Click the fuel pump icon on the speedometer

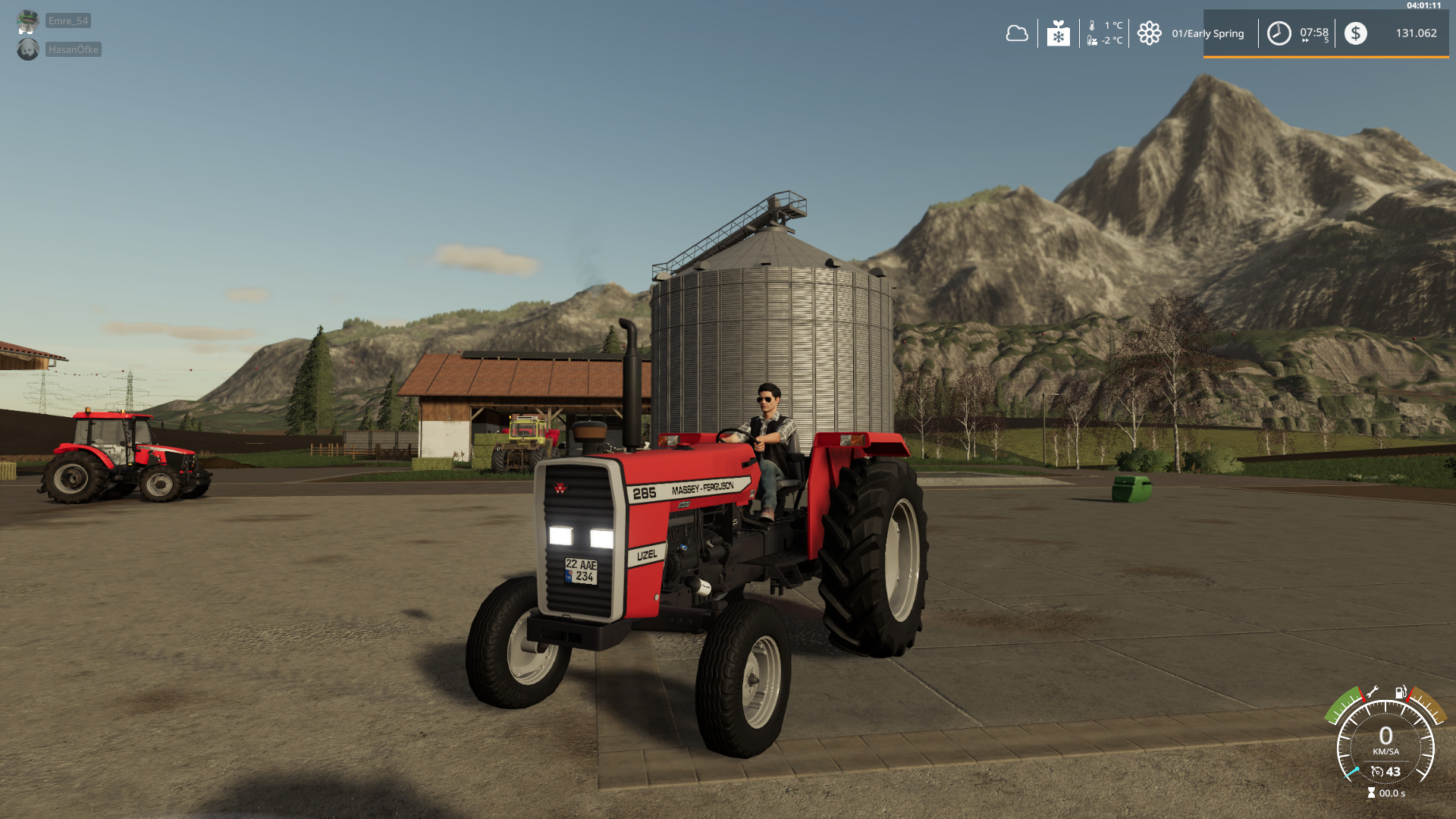tap(1400, 692)
